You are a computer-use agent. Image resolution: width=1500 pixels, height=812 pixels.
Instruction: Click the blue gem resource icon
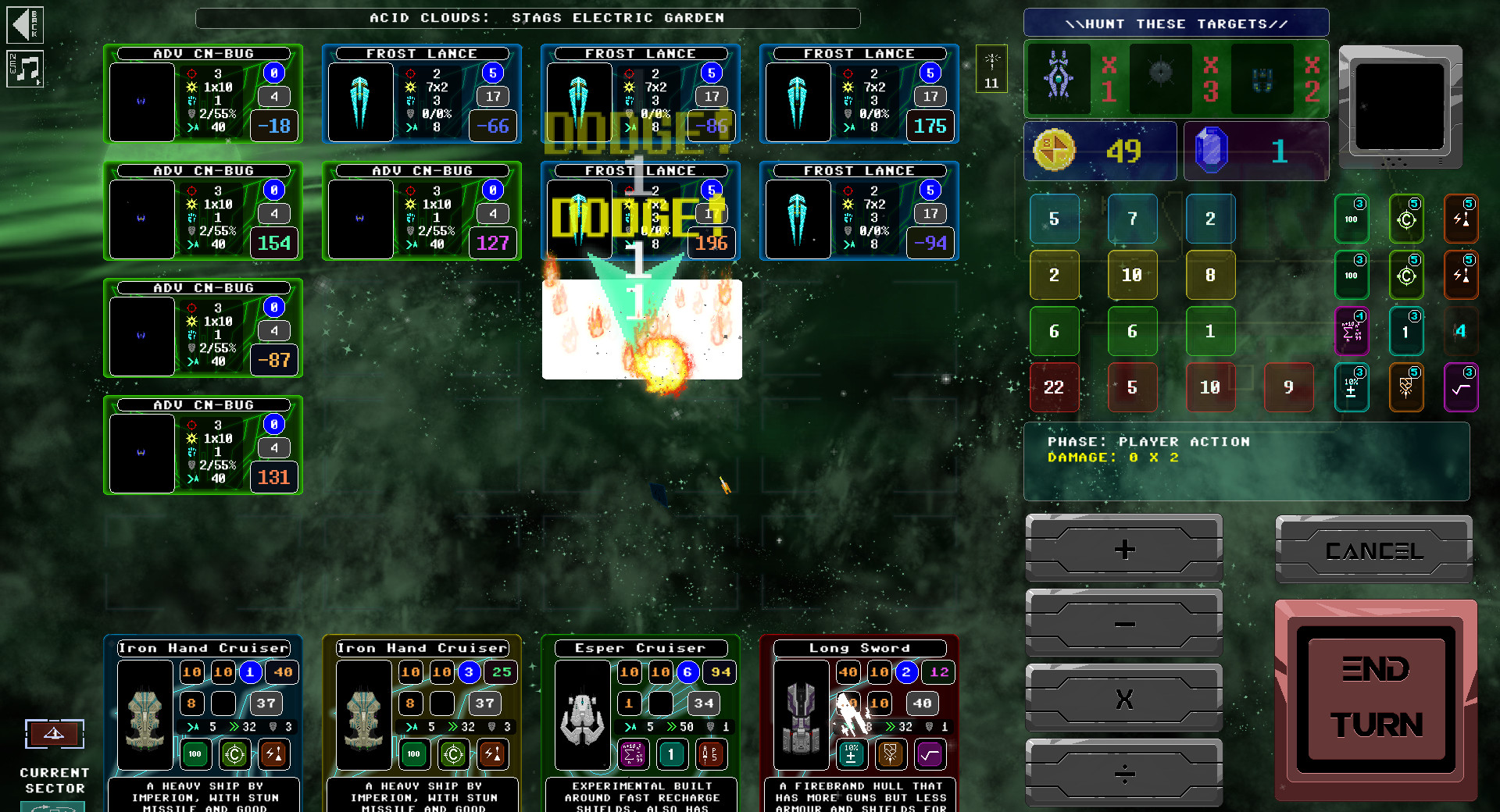(x=1211, y=152)
